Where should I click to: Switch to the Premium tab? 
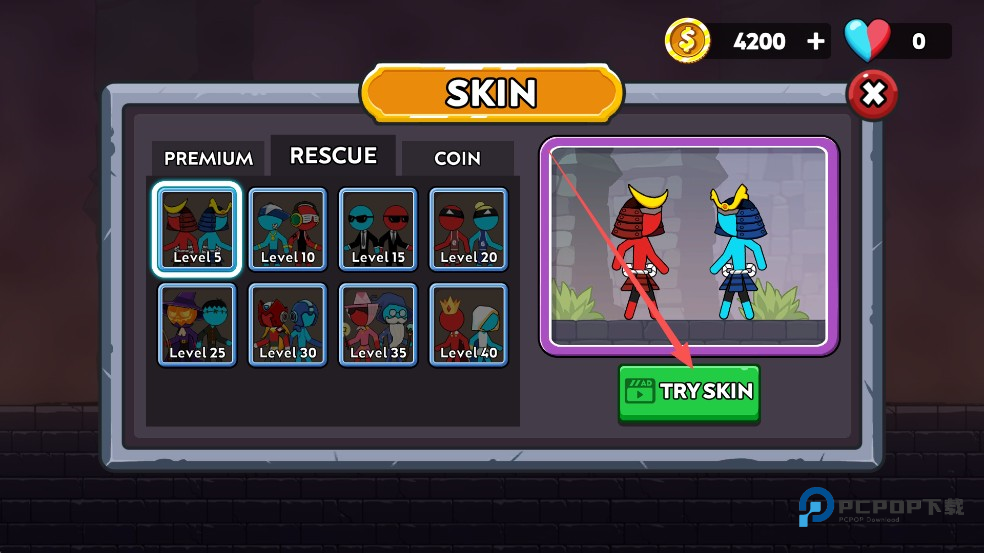[208, 158]
